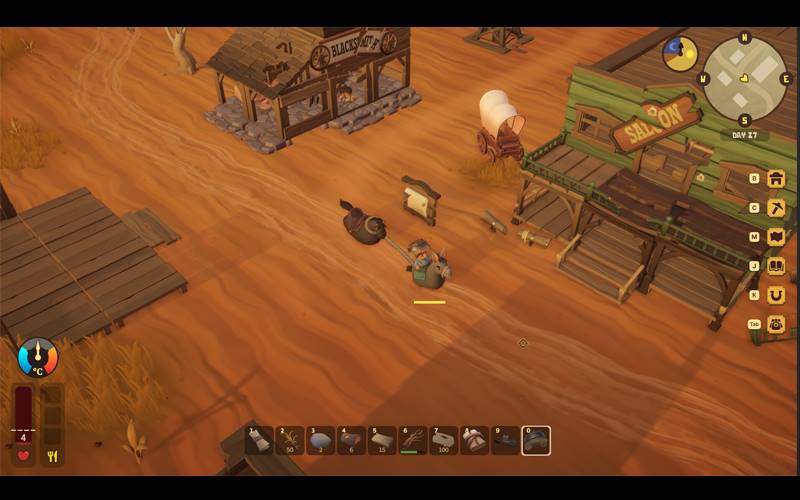The width and height of the screenshot is (800, 500).
Task: Select hotbar slot 1 with rolled cloth
Action: (x=260, y=440)
